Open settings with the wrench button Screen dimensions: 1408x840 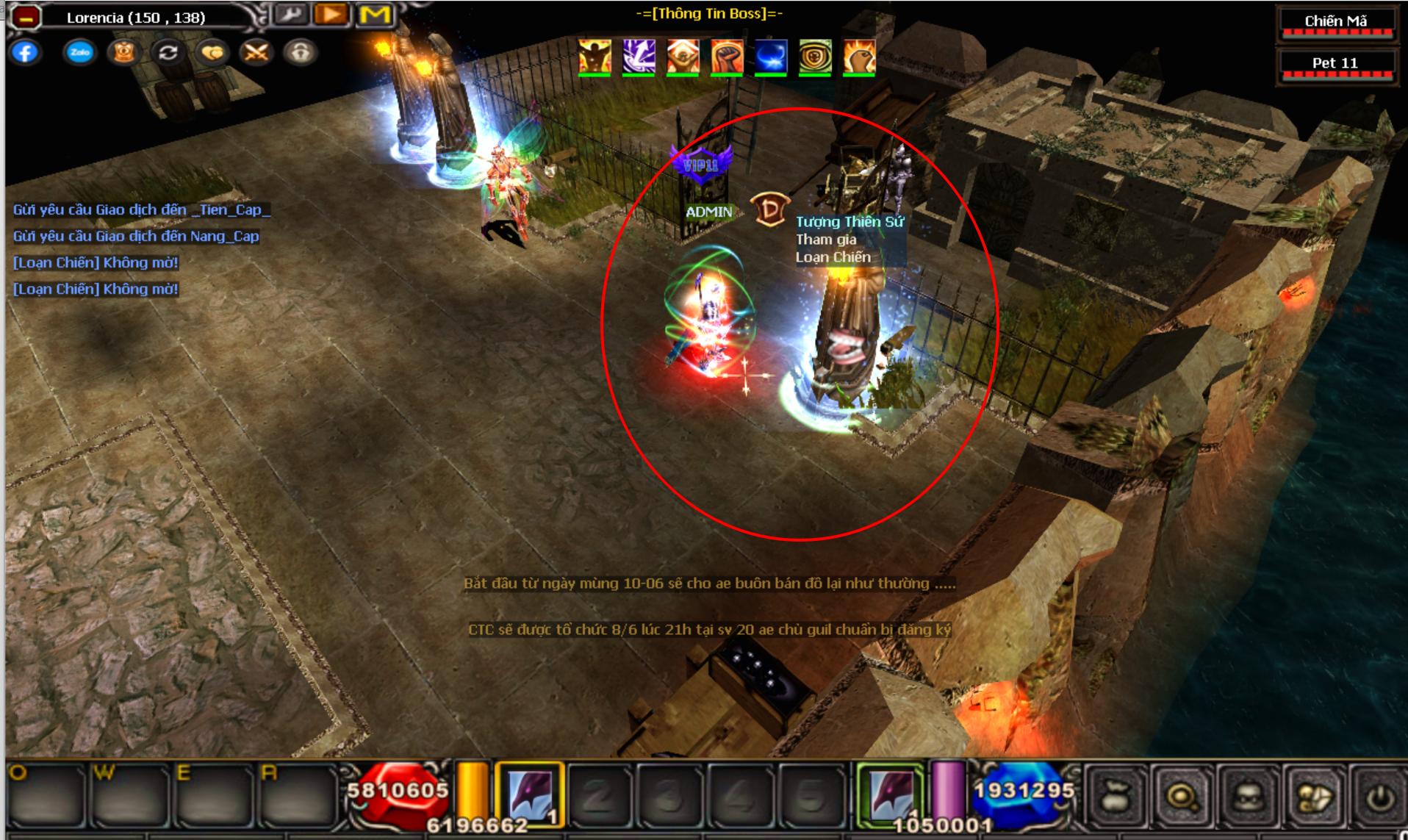click(x=291, y=15)
